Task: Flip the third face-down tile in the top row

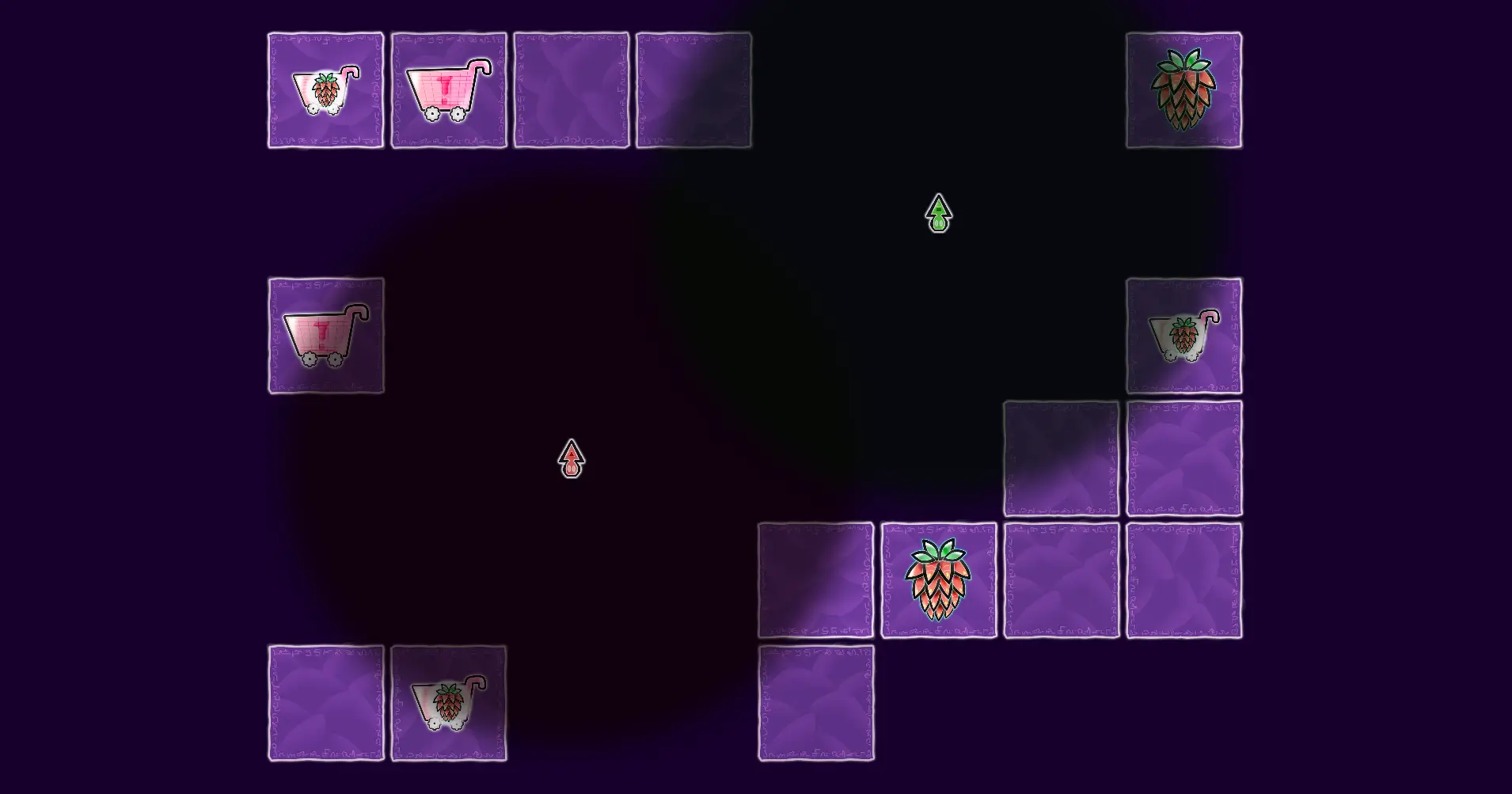Action: click(572, 89)
